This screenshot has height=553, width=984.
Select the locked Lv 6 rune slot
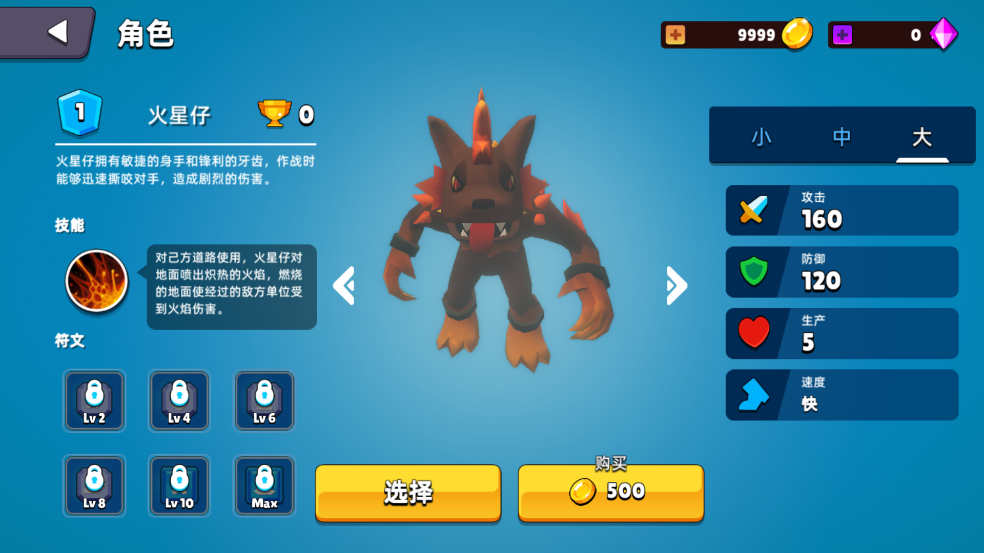[264, 401]
